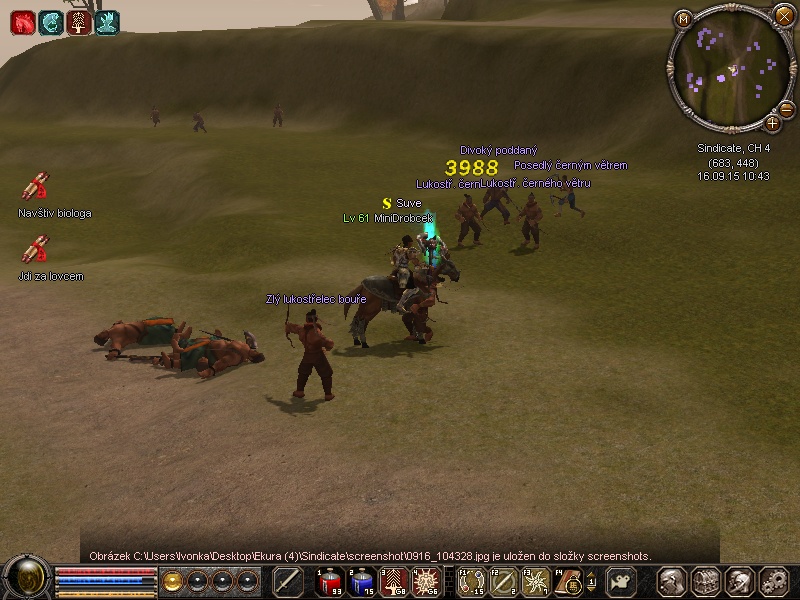Image resolution: width=800 pixels, height=600 pixels.
Task: Activate the white burst skill in slot F3
Action: tap(535, 581)
